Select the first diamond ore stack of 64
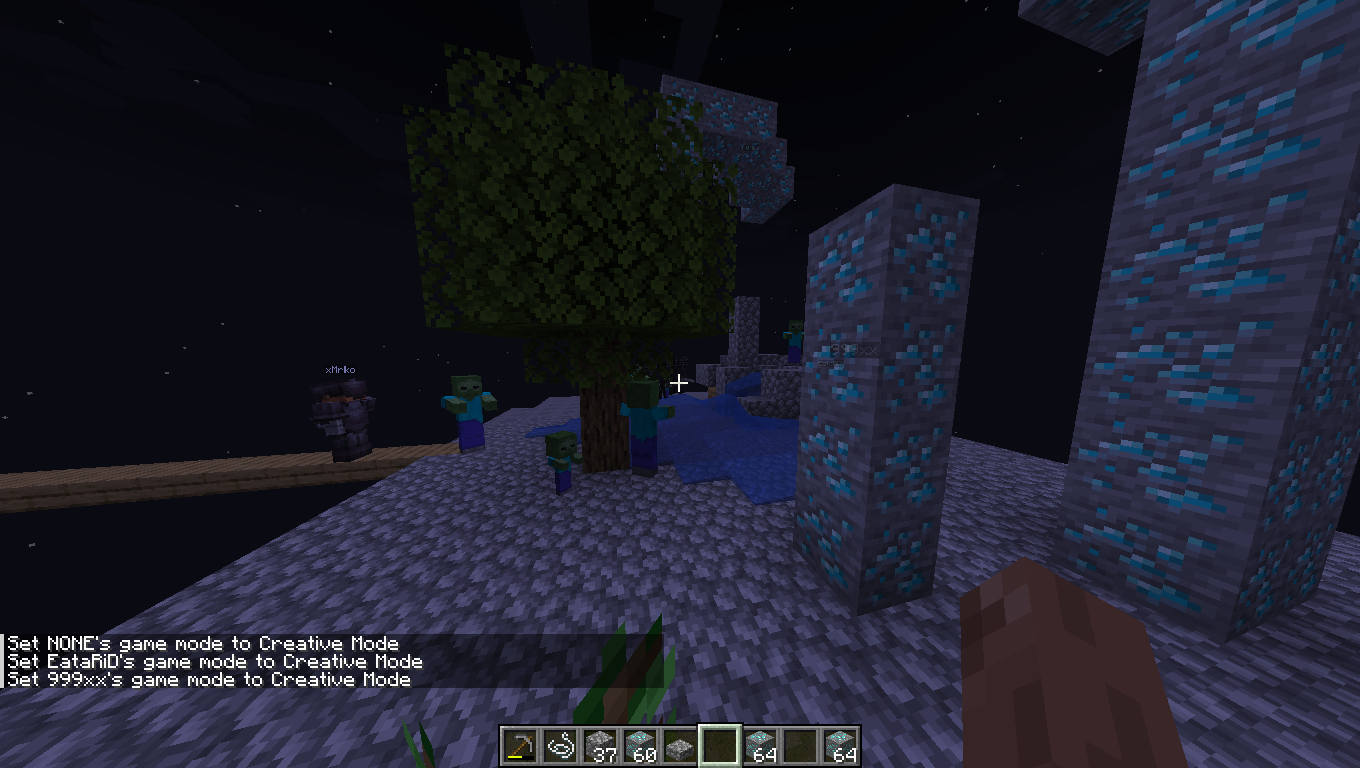The height and width of the screenshot is (768, 1360). (761, 747)
